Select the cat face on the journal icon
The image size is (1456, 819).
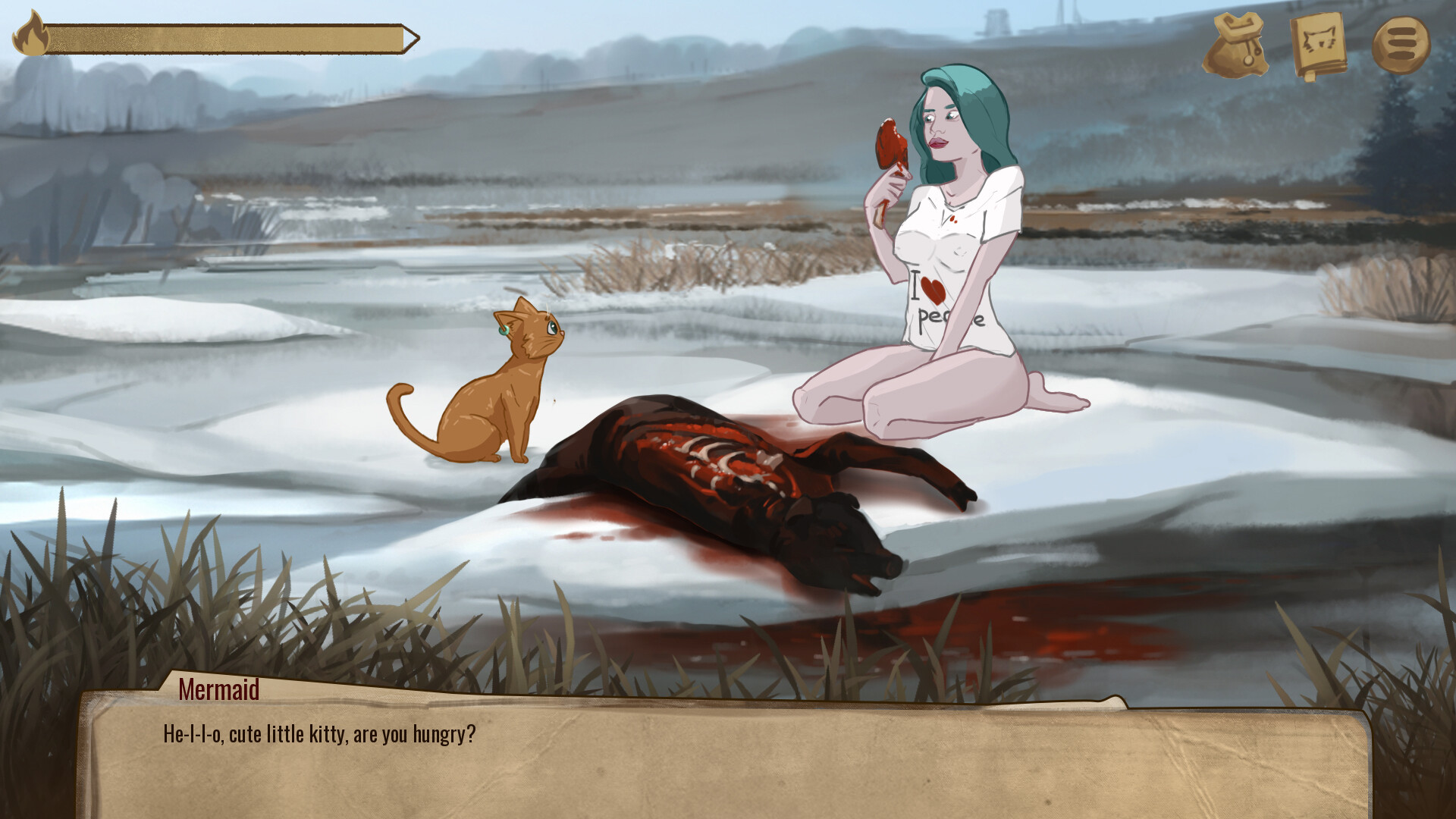point(1319,38)
